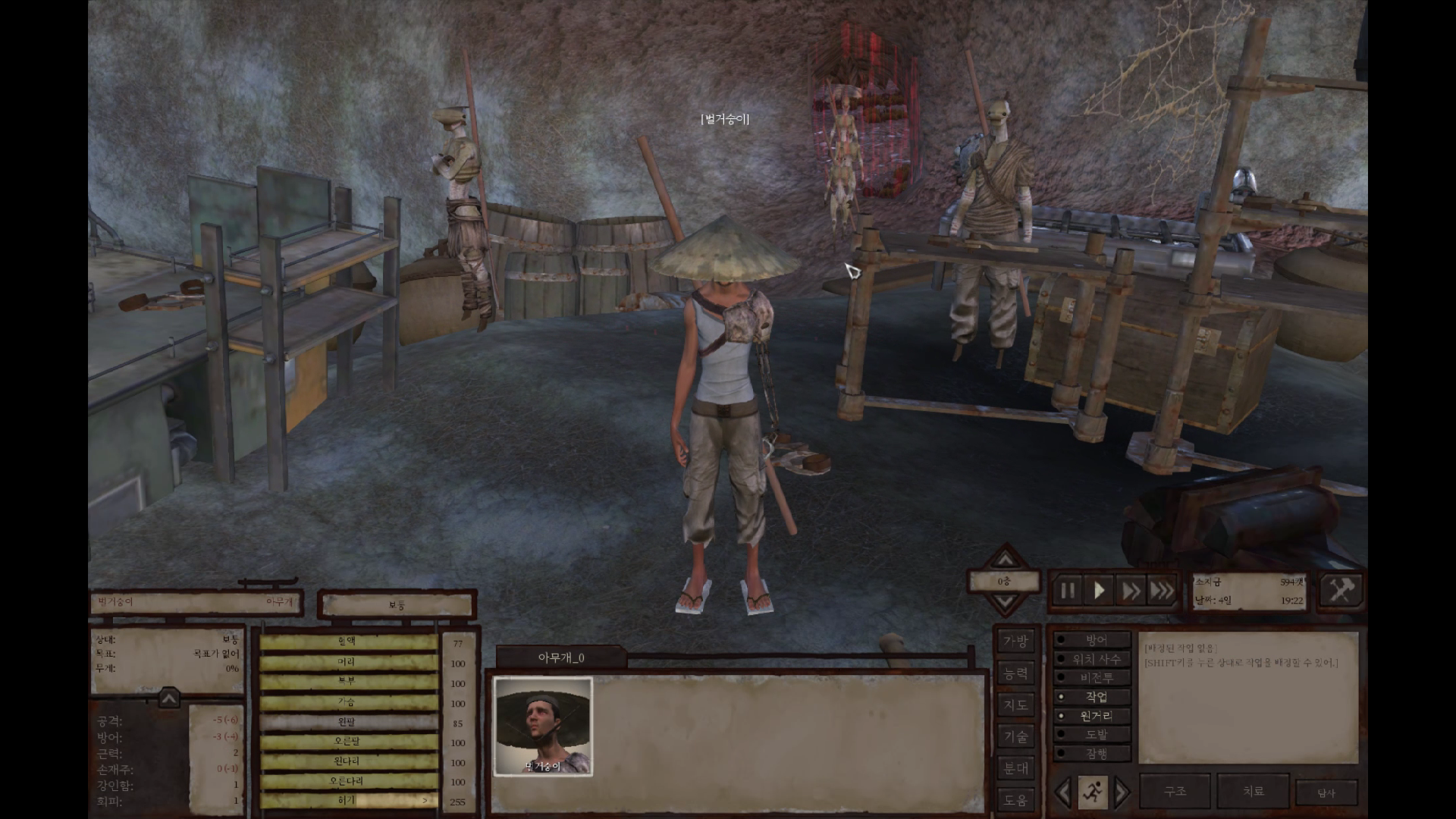Screen dimensions: 1456x819
Task: Select the 벌거숭이 character portrait
Action: click(543, 726)
